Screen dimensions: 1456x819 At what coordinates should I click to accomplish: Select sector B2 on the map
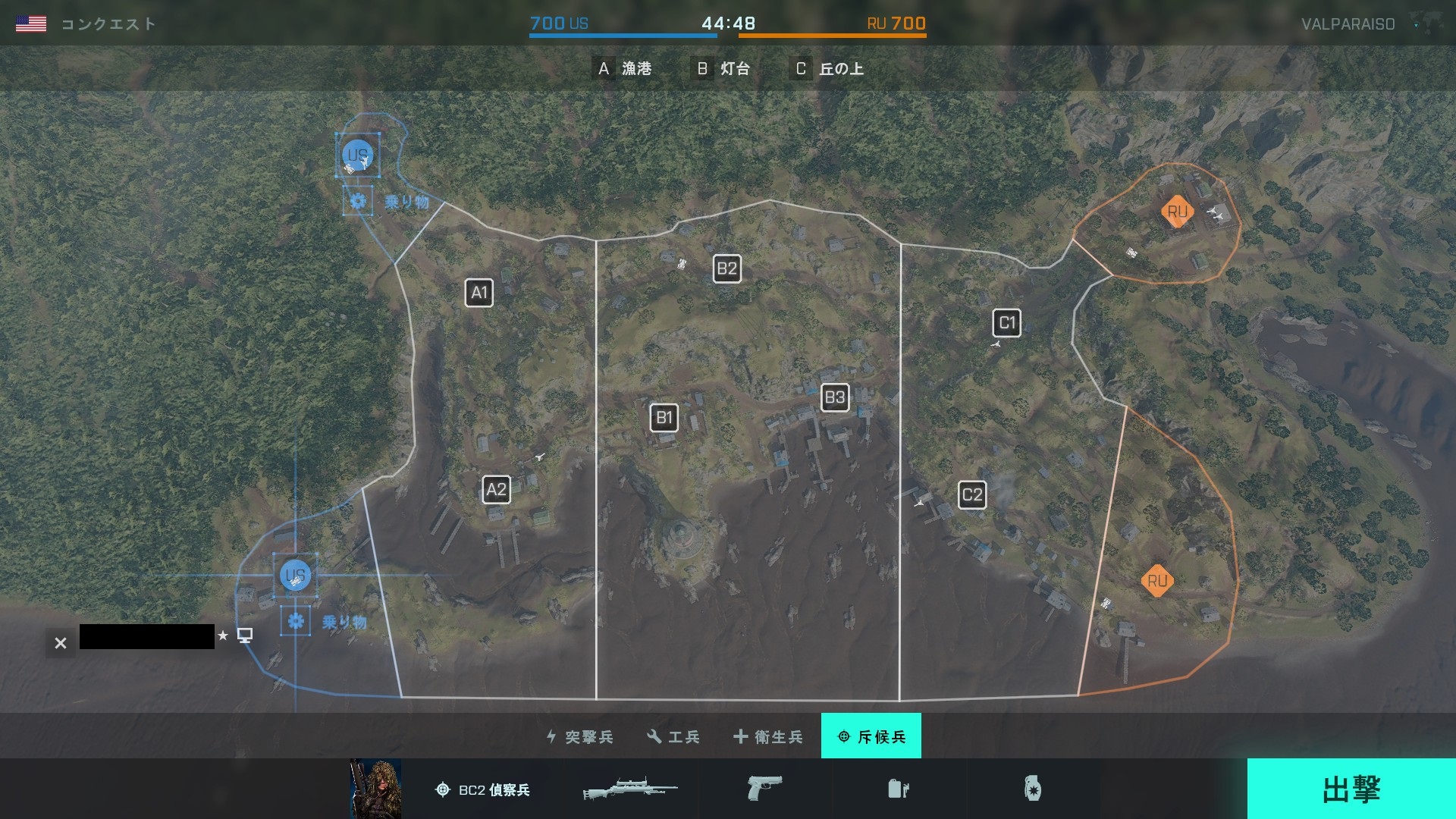[726, 268]
